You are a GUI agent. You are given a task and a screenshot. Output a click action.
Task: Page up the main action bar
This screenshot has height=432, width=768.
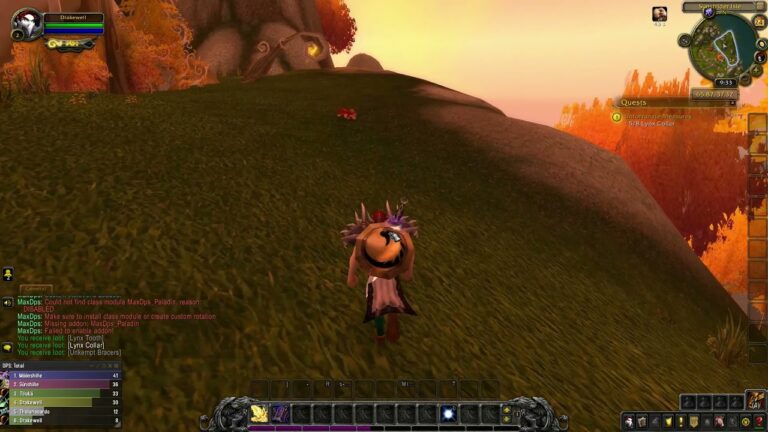[506, 408]
